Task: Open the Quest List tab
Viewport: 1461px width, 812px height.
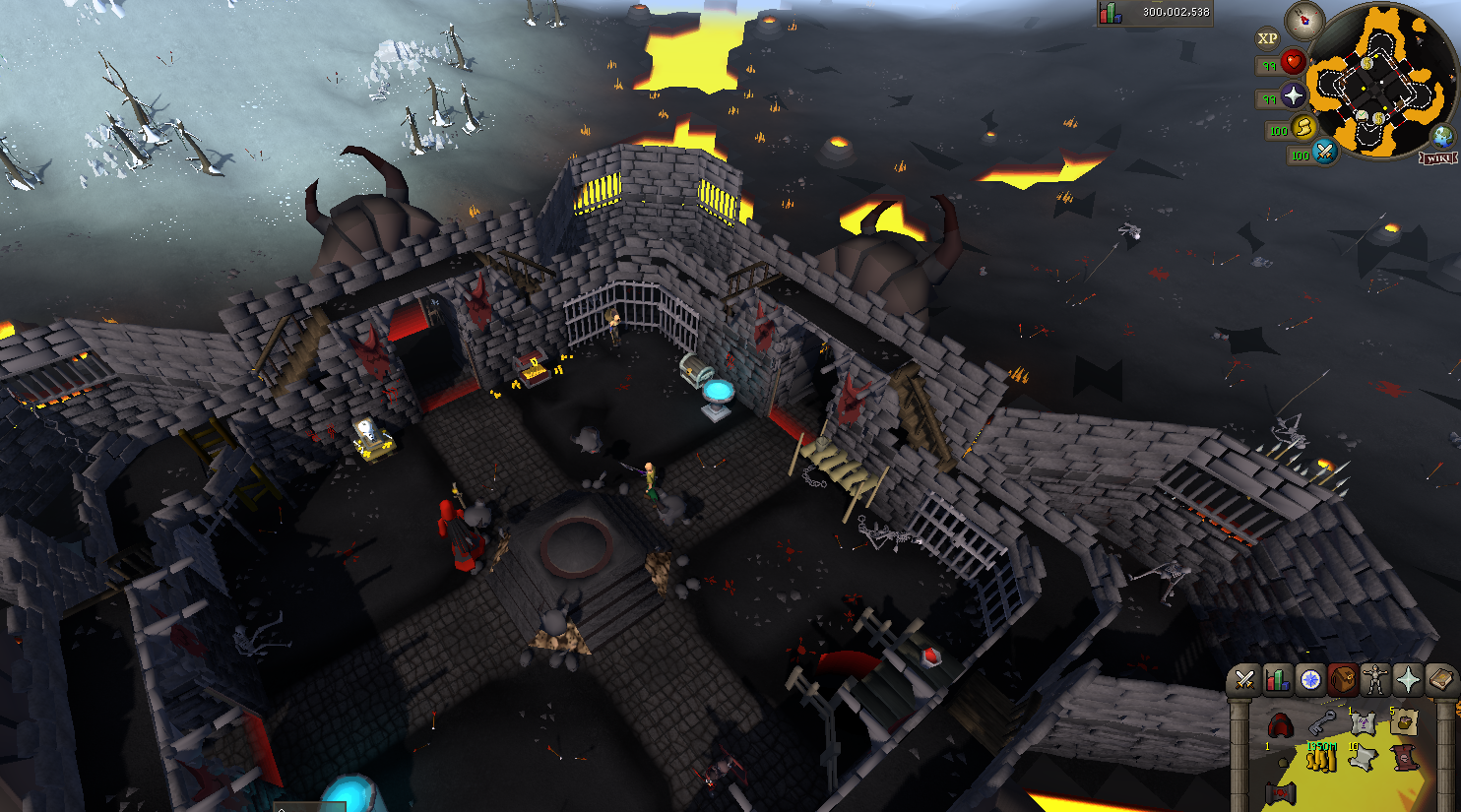Action: coord(1310,680)
